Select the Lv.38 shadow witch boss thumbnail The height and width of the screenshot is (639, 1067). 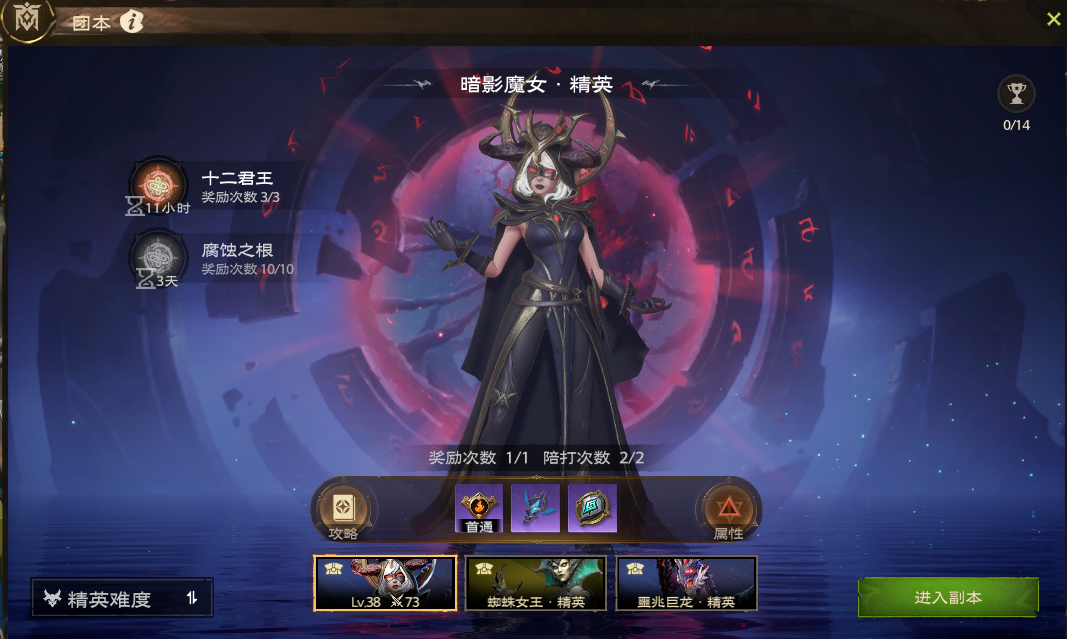point(385,583)
